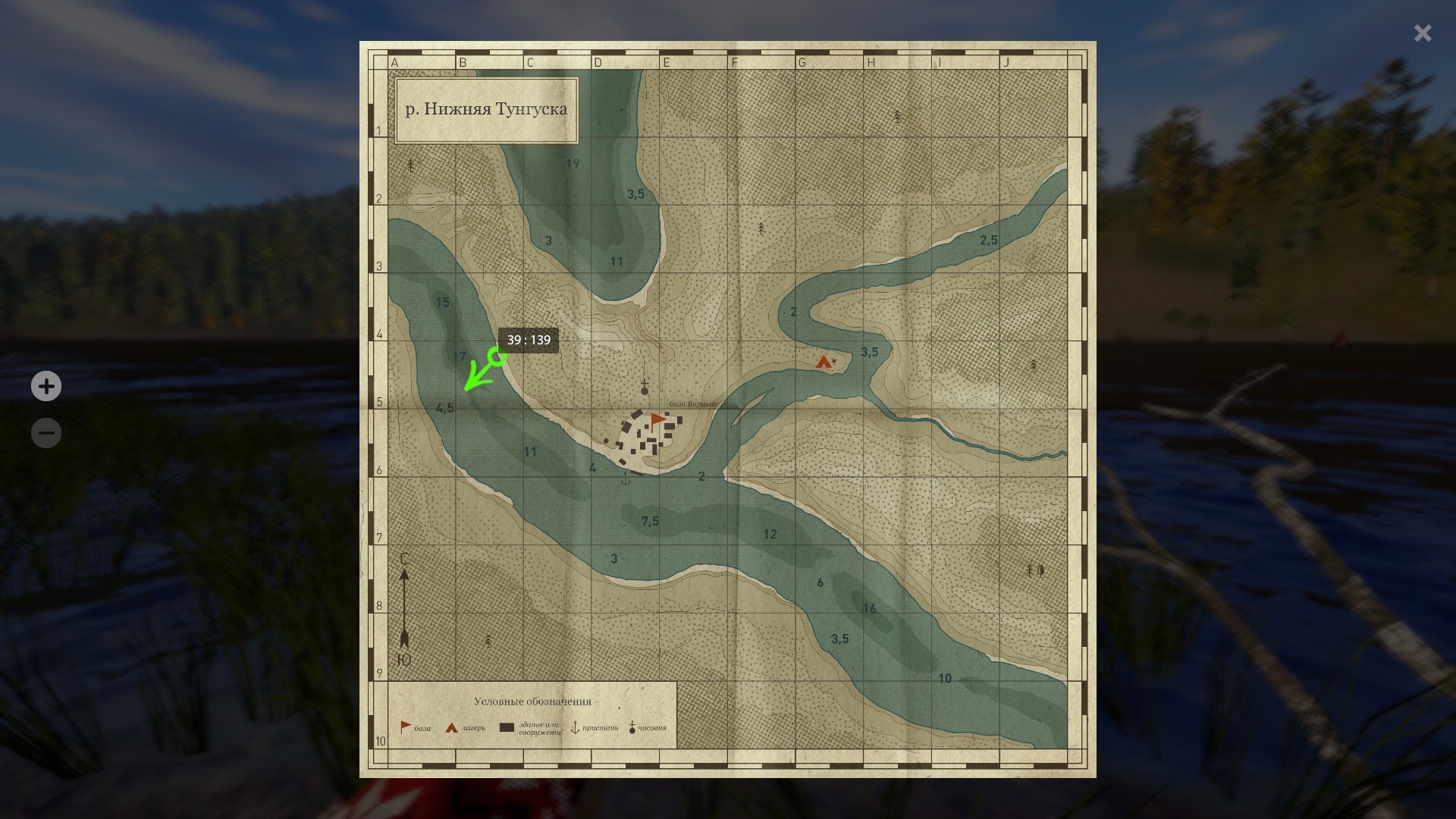Close the map with the X button
Screen dimensions: 1456x819
(x=1423, y=33)
